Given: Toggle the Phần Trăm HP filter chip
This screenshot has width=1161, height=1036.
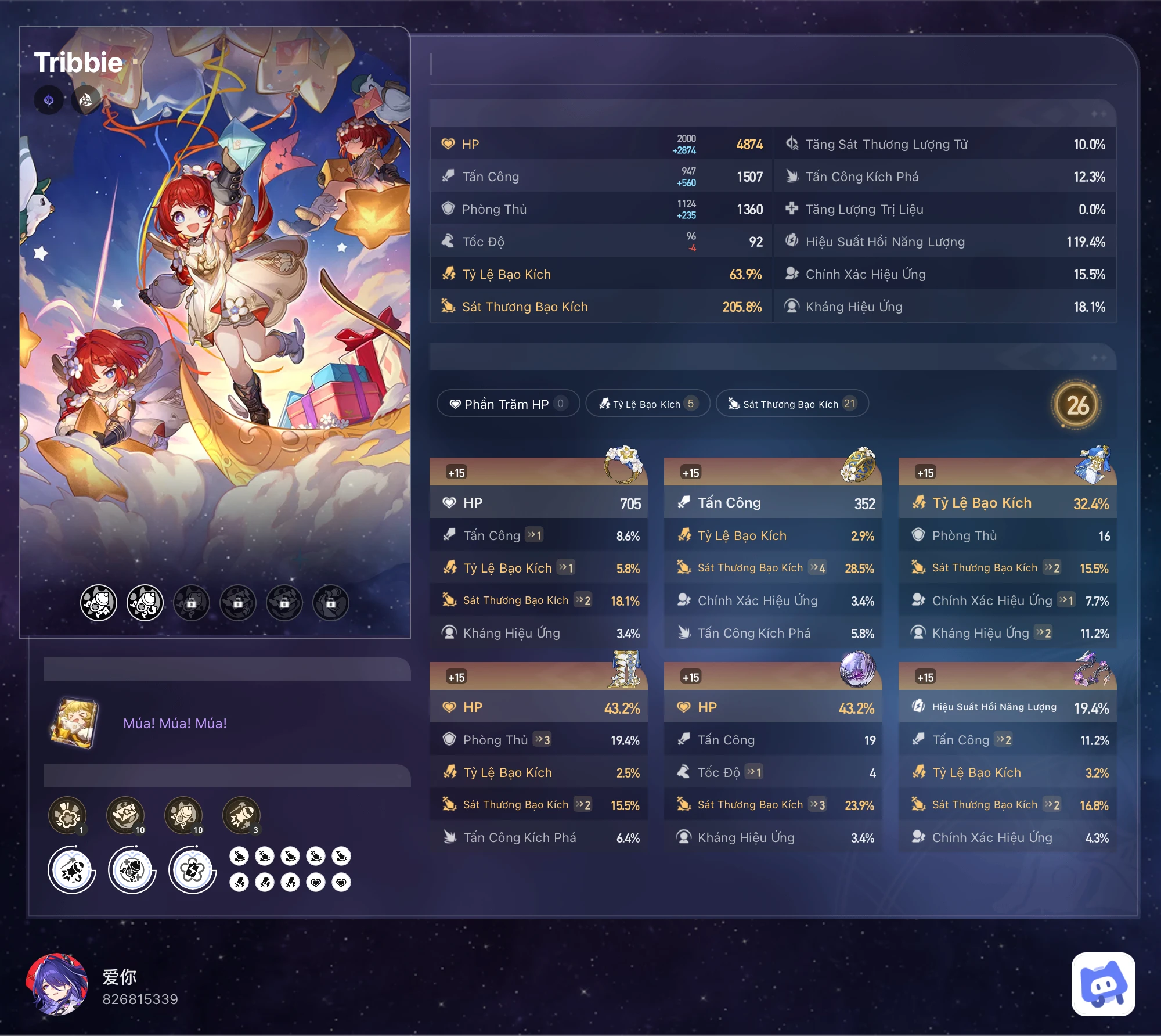Looking at the screenshot, I should [x=508, y=403].
